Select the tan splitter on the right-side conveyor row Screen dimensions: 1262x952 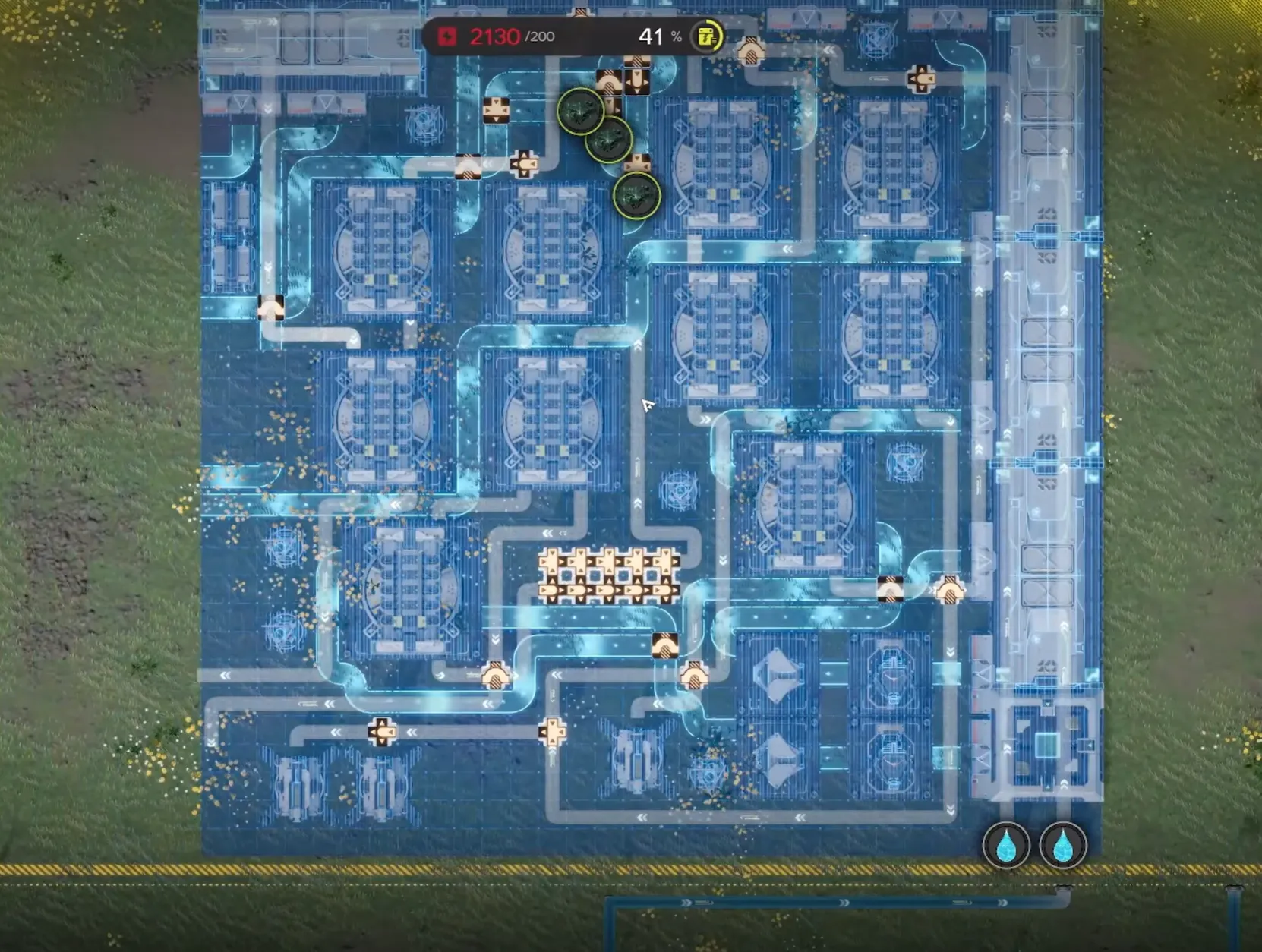[950, 588]
